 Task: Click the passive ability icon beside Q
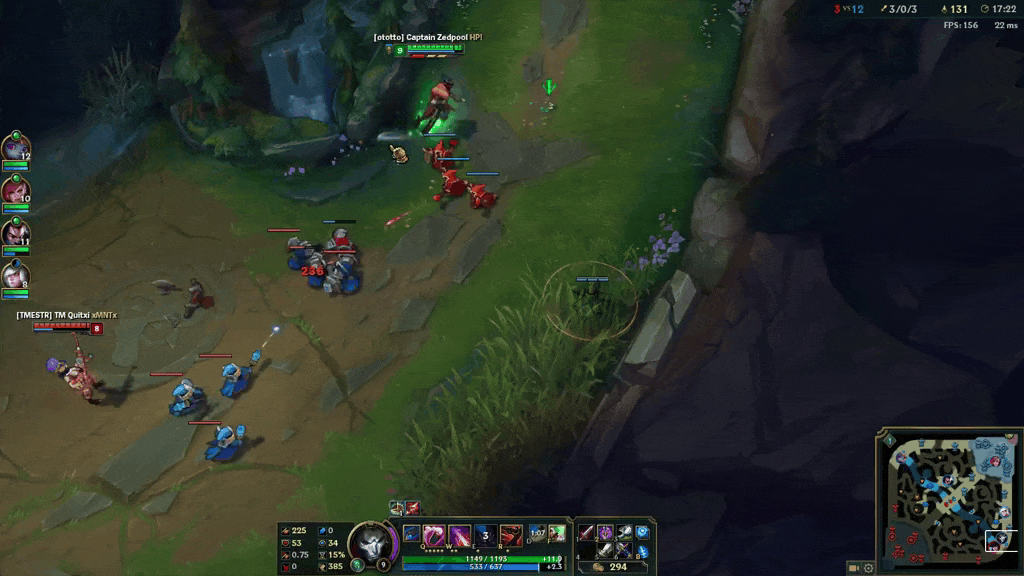pyautogui.click(x=412, y=533)
